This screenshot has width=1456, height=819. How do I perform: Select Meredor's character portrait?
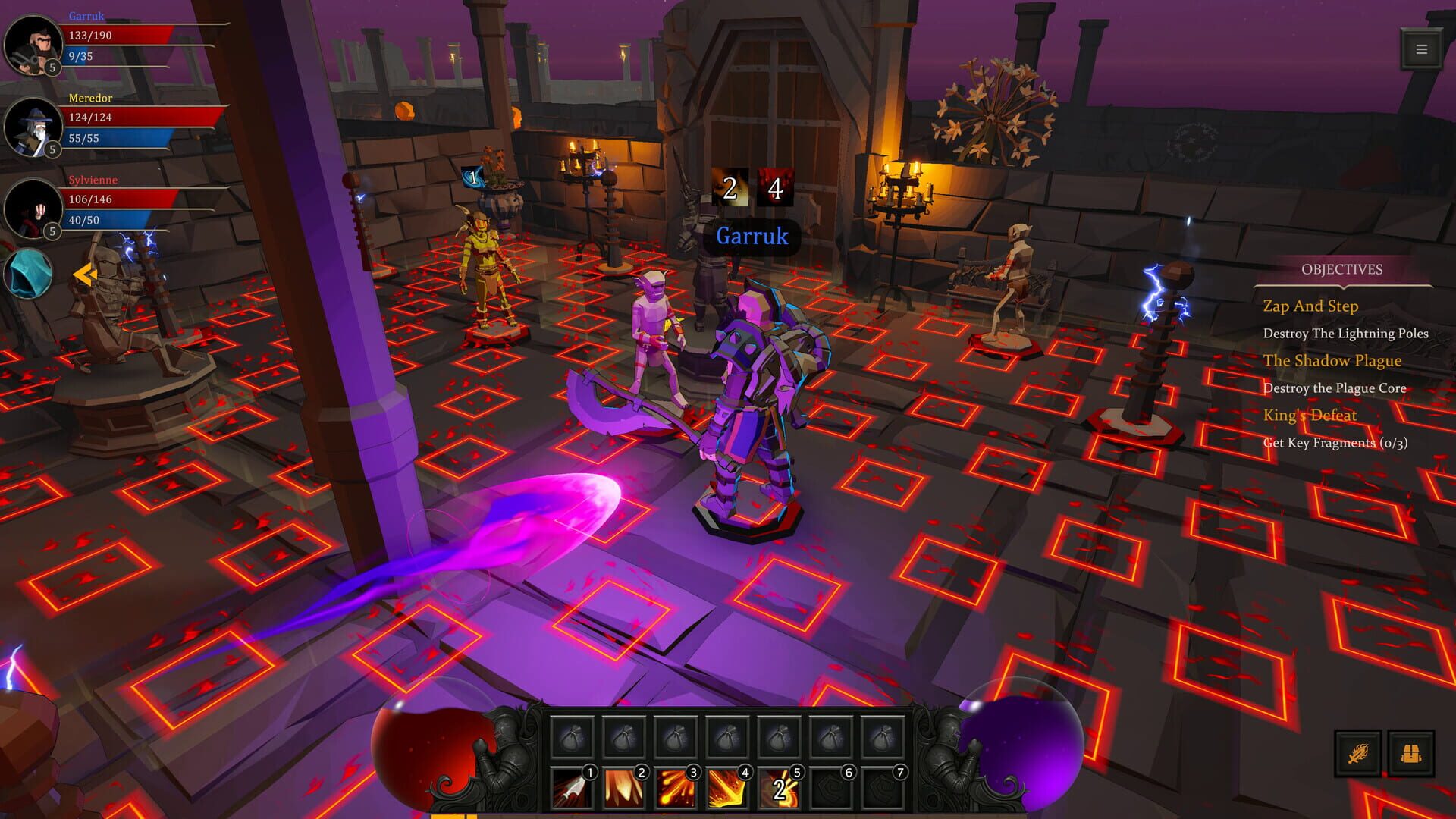click(32, 126)
